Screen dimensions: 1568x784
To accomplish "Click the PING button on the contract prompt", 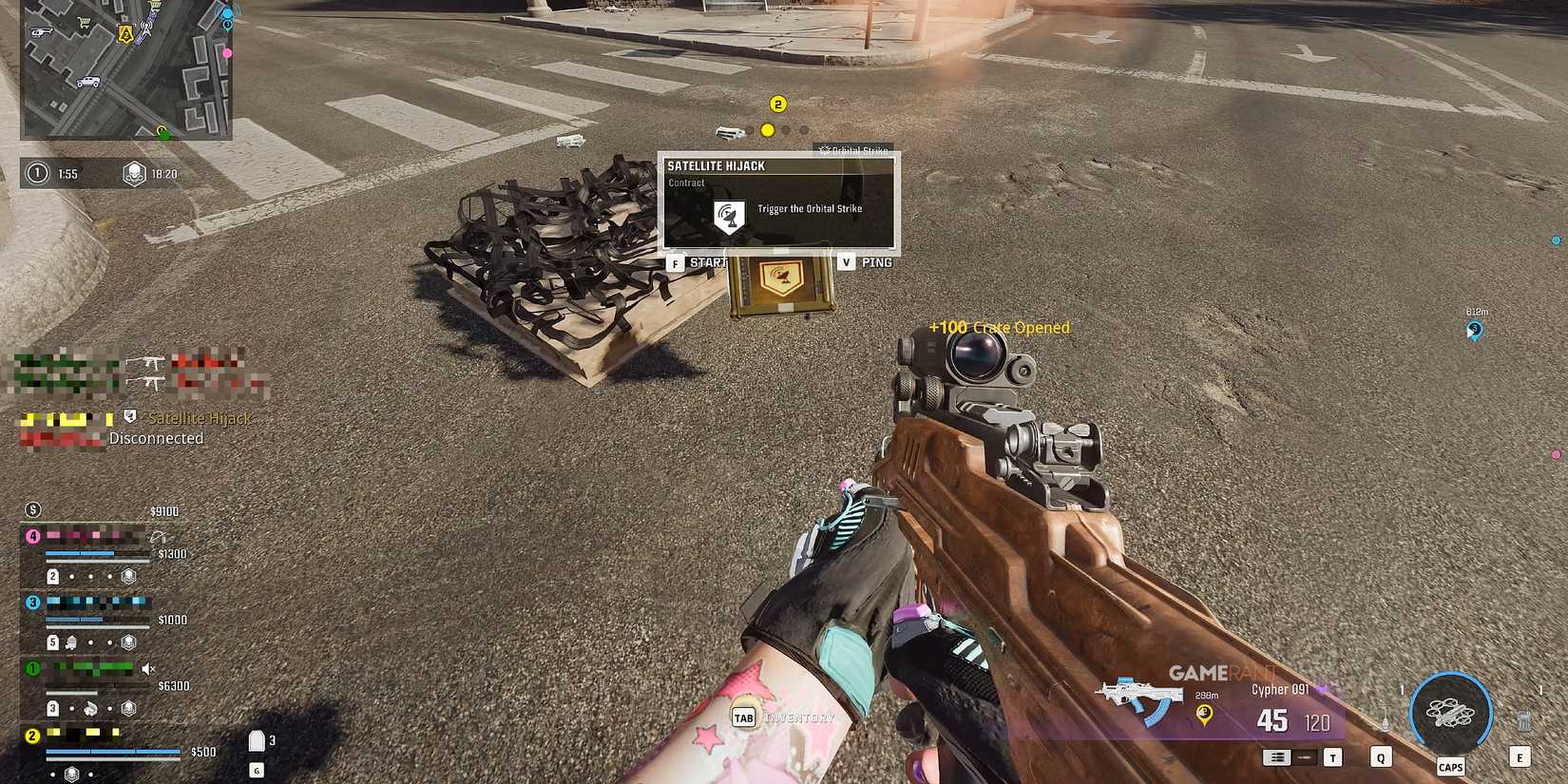I will [x=876, y=261].
